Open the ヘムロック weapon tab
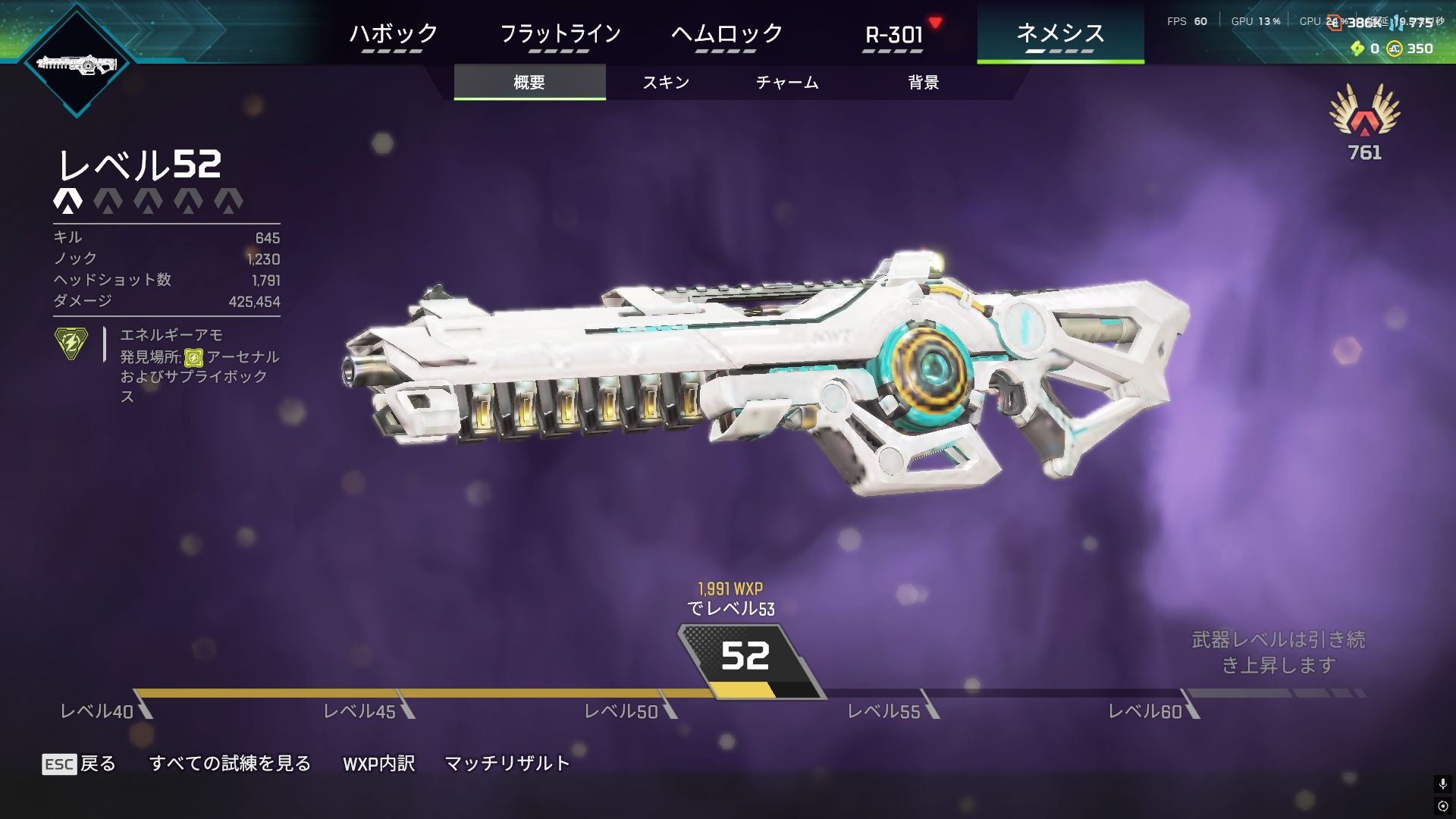 point(726,34)
